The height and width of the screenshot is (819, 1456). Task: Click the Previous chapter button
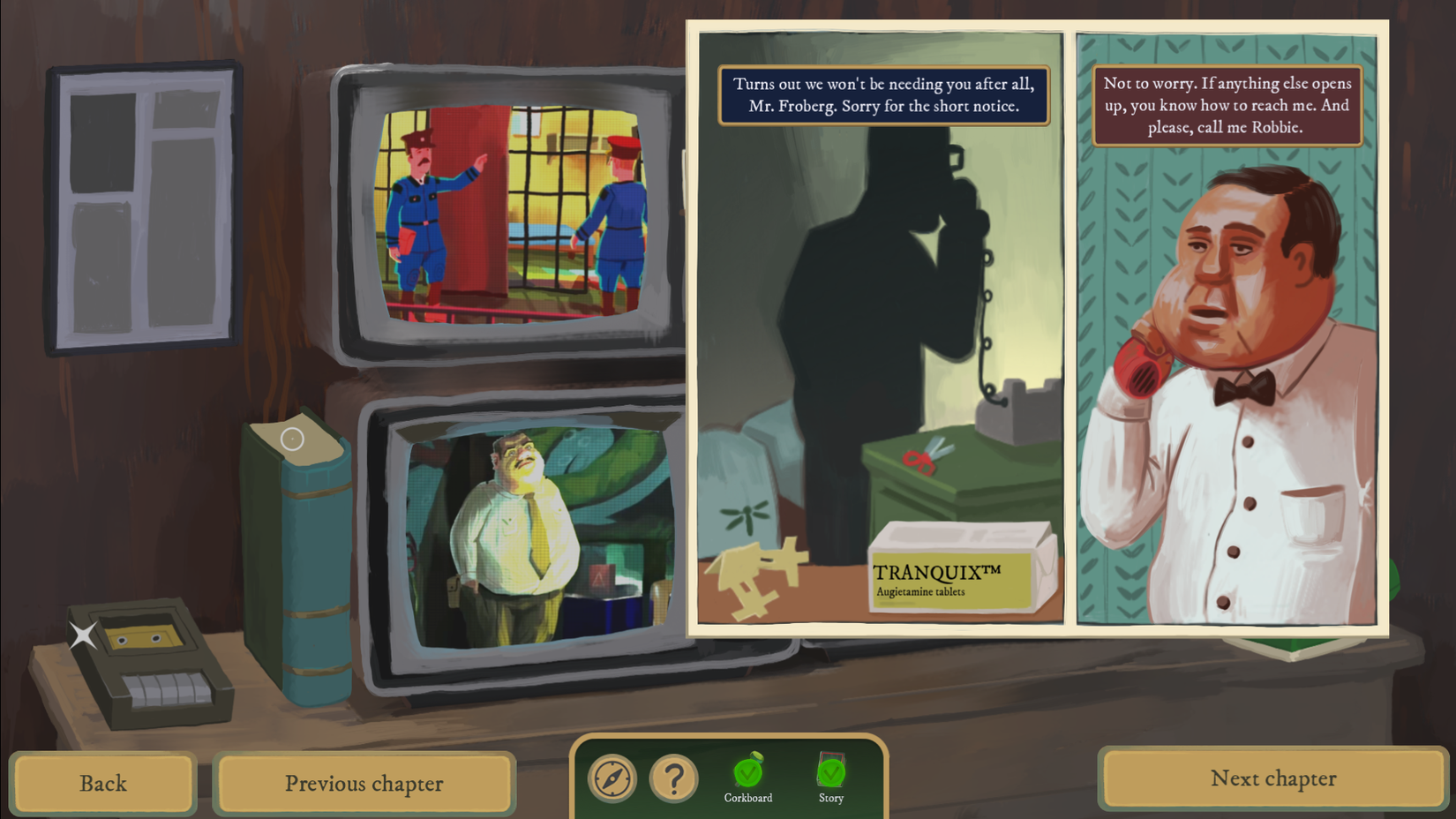364,785
